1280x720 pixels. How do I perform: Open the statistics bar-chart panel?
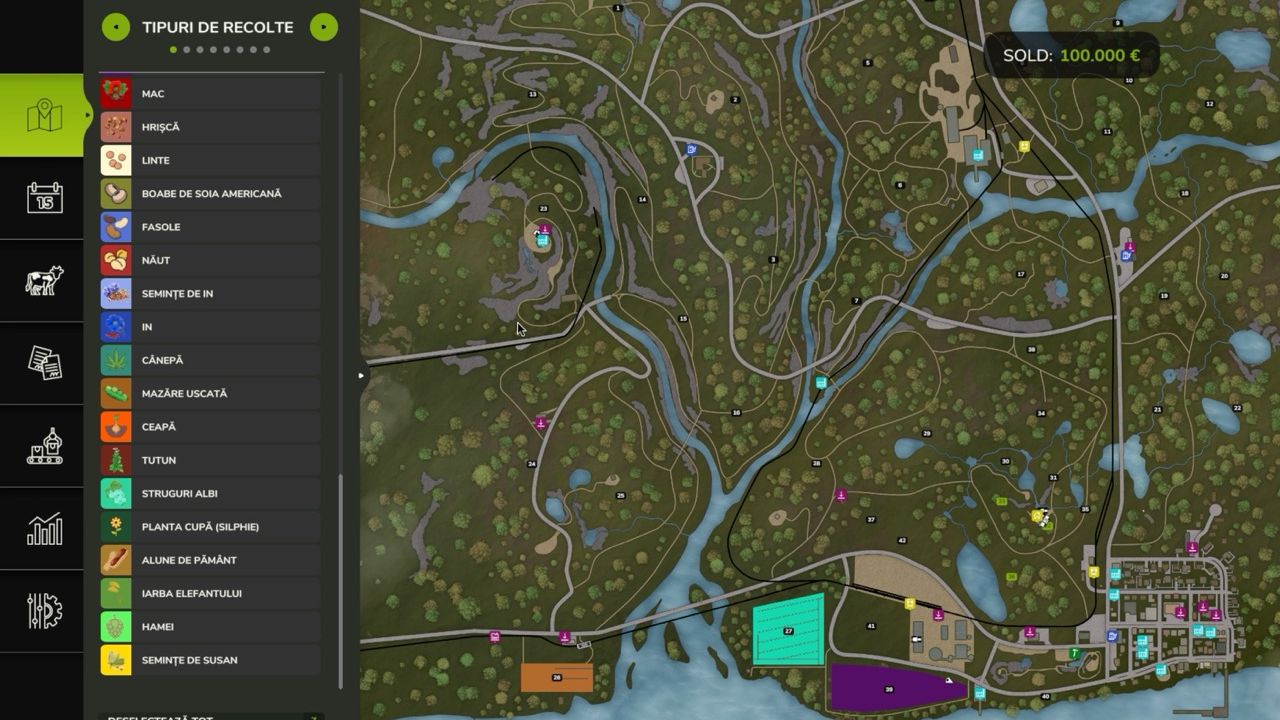[42, 530]
